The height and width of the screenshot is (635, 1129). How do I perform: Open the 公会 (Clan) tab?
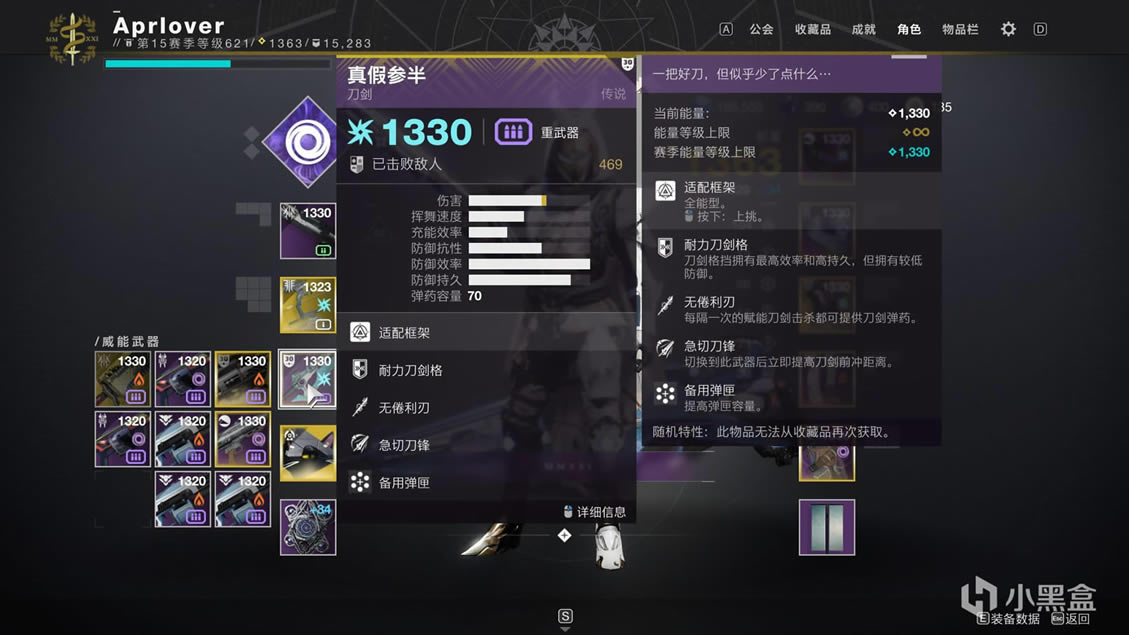pos(761,29)
